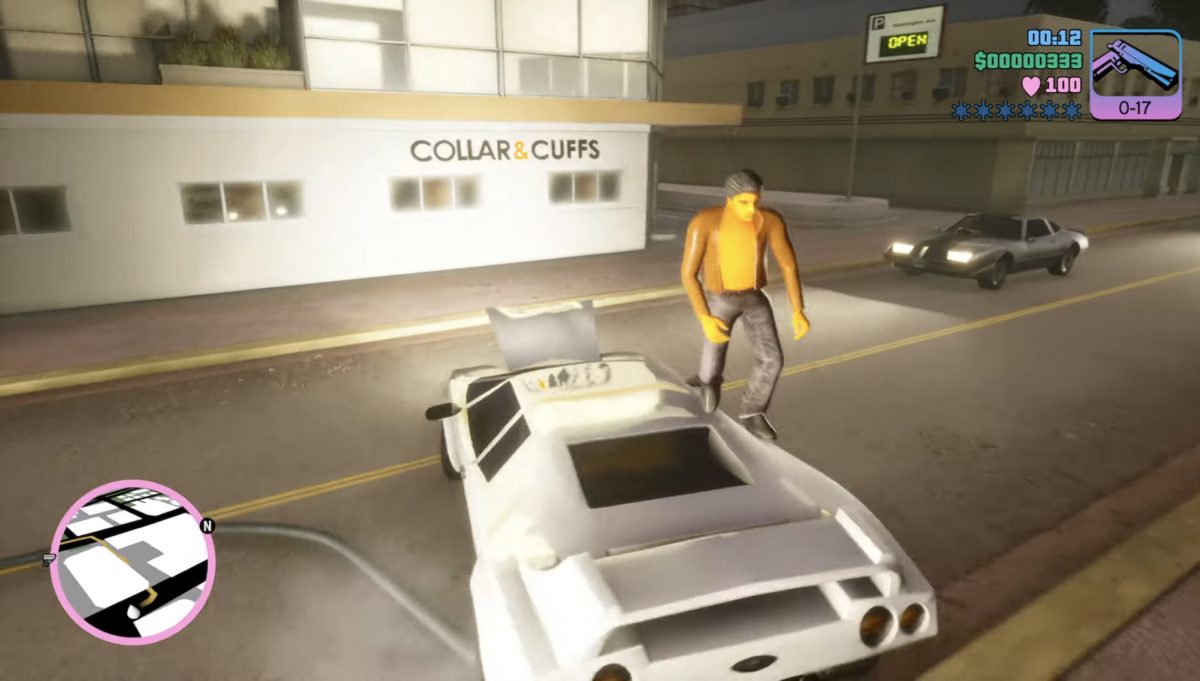The image size is (1200, 681).
Task: Open the circular radar minimap
Action: point(130,563)
